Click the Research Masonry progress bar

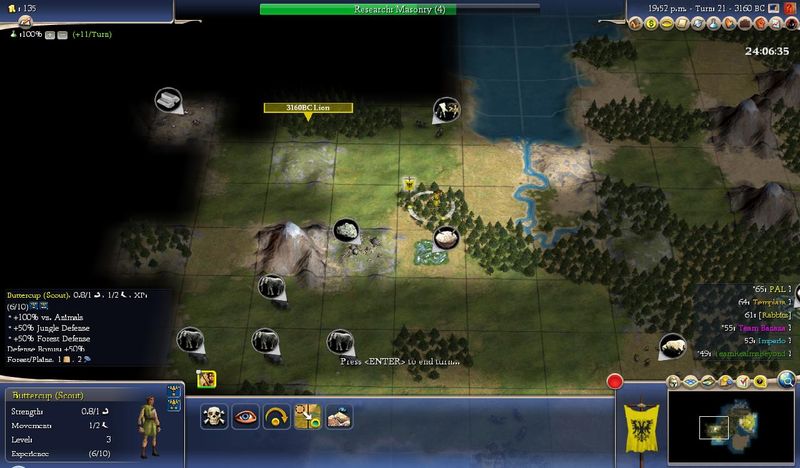pos(399,9)
